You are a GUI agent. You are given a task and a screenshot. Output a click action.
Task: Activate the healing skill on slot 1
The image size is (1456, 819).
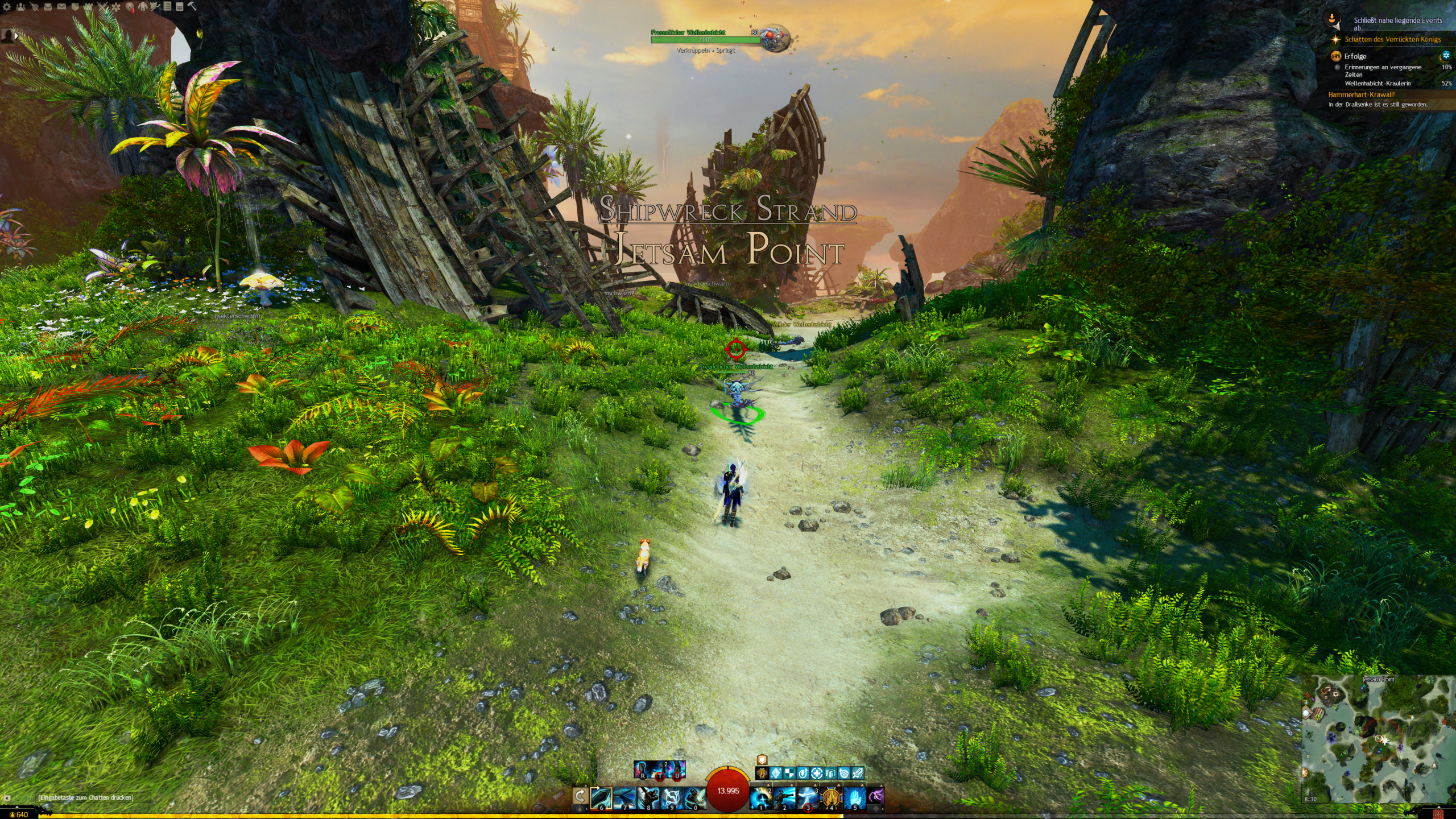(760, 798)
